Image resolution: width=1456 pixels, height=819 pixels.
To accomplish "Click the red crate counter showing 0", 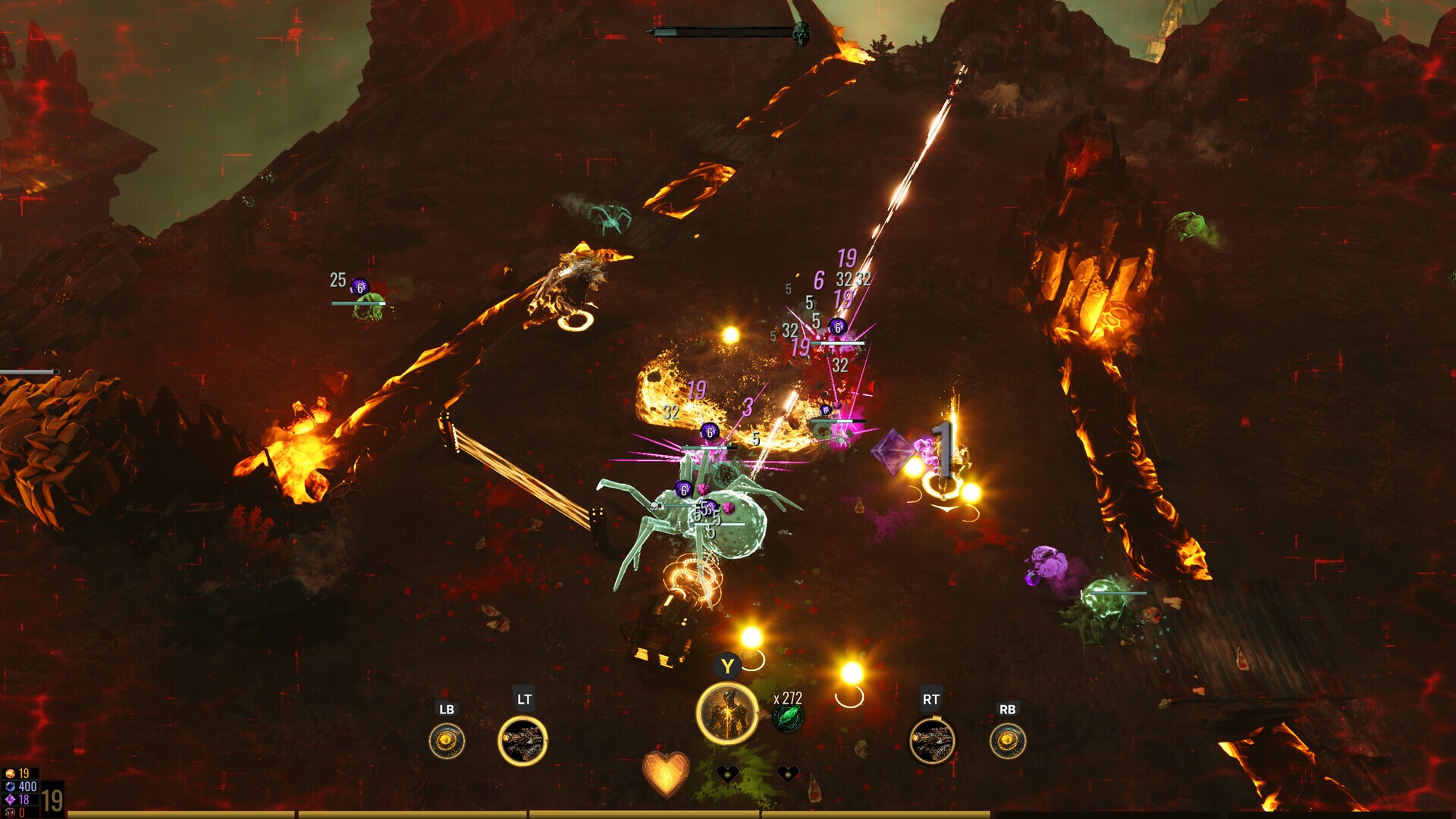I will pos(10,812).
